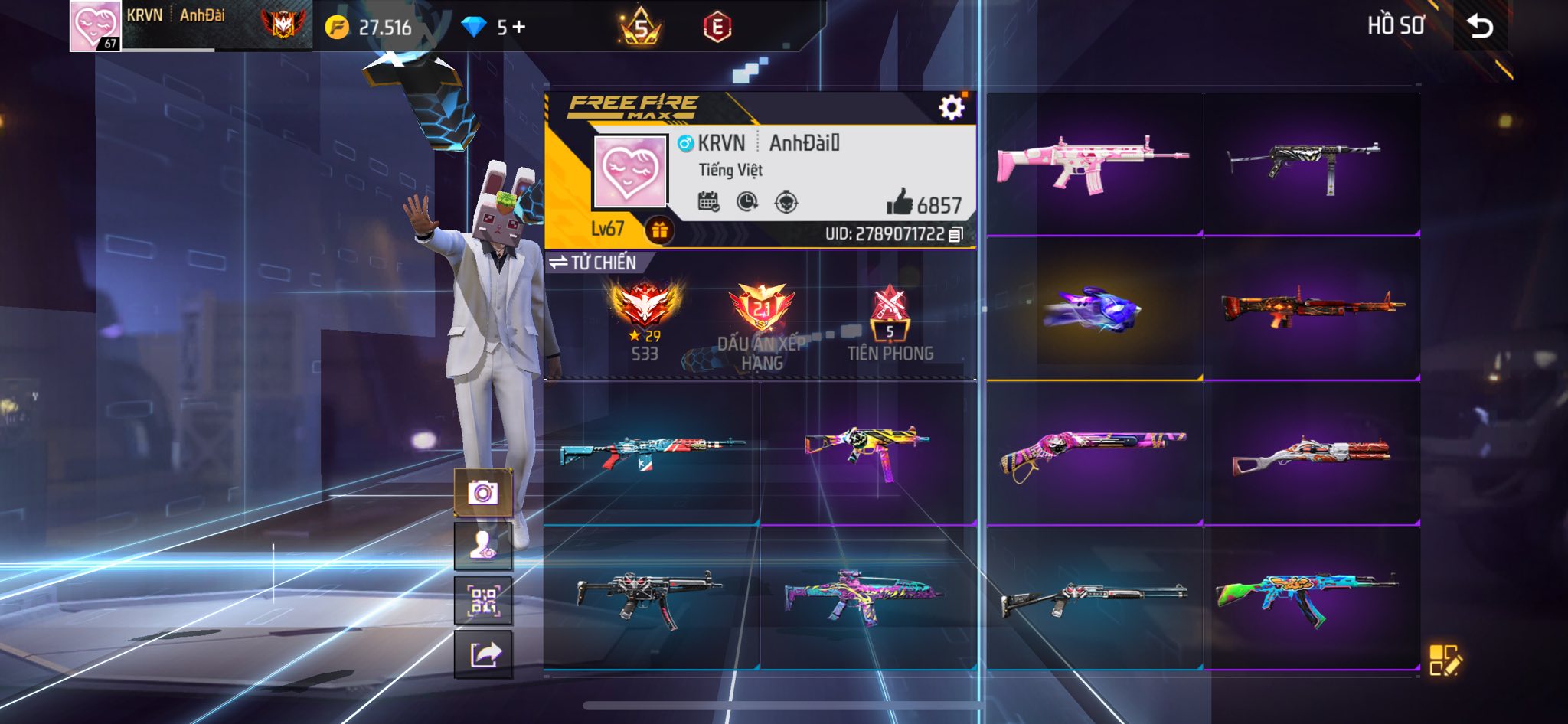Open the Tiên Phong badge
This screenshot has width=1568, height=724.
click(890, 321)
